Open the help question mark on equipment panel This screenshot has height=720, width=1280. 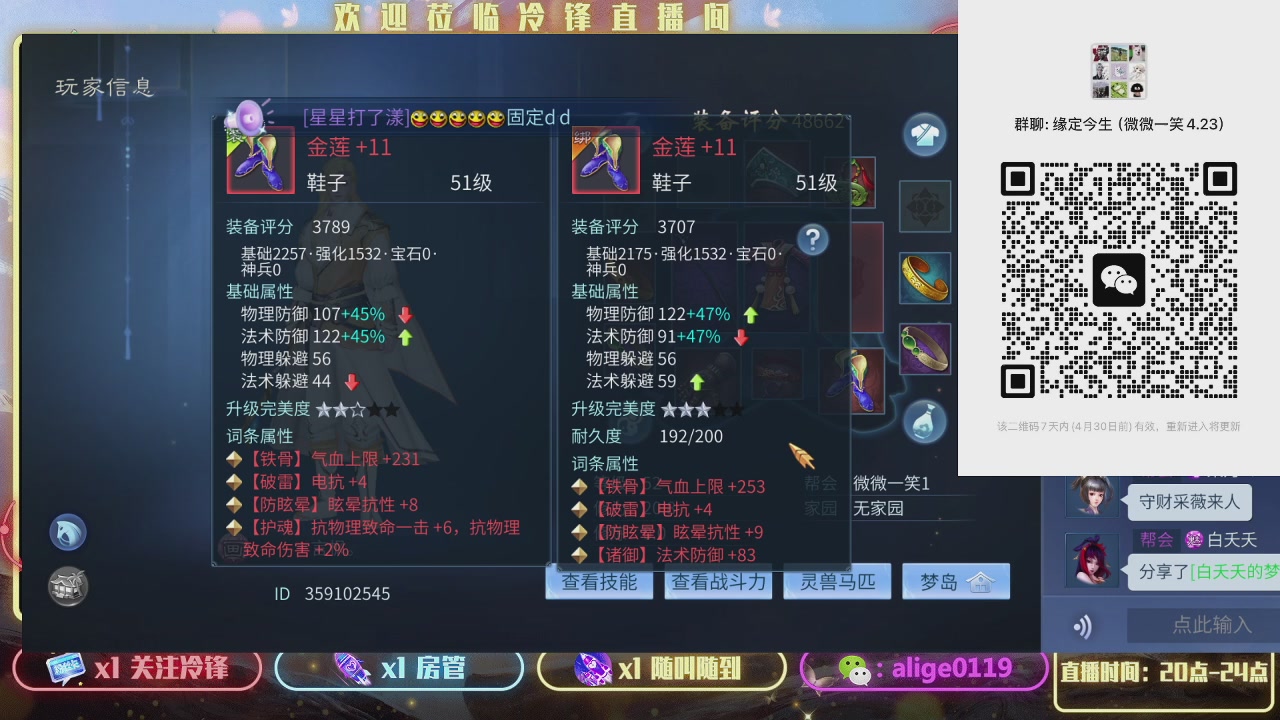pos(814,238)
